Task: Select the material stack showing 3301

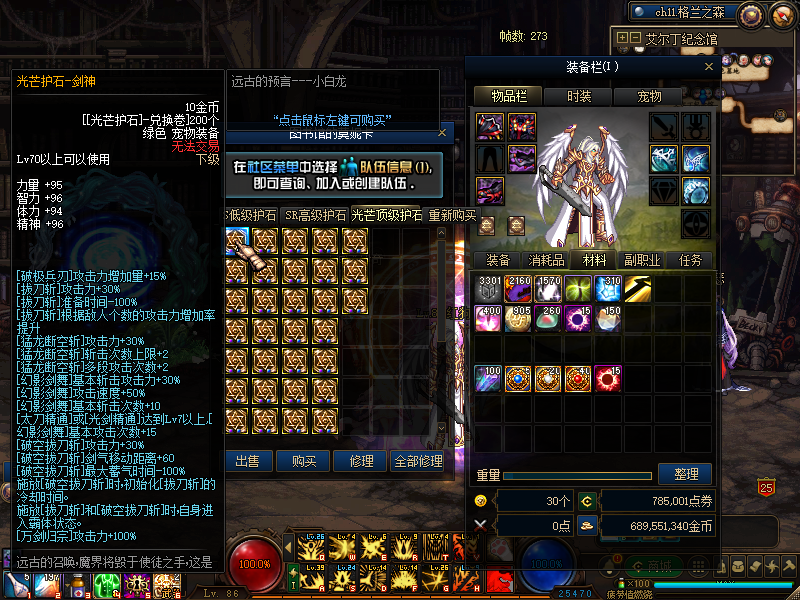Action: click(488, 288)
